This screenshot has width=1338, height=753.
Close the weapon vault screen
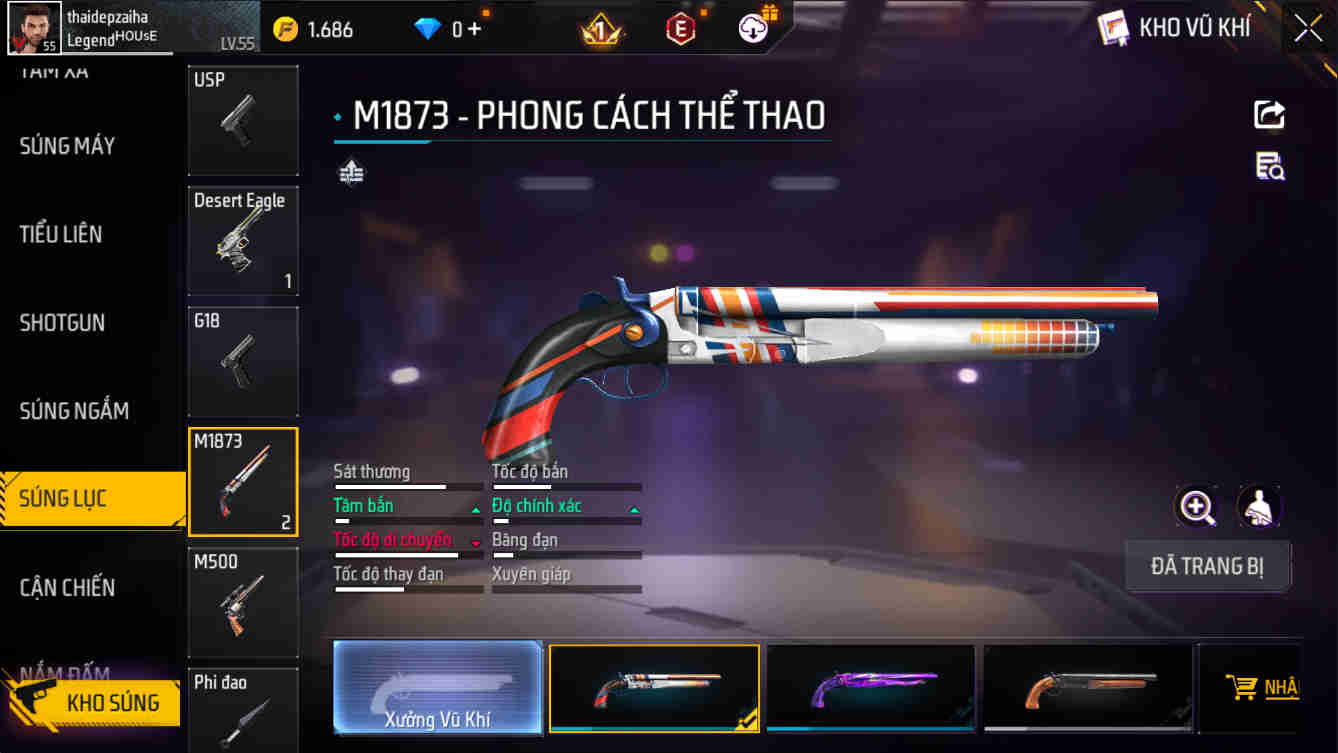click(1308, 29)
